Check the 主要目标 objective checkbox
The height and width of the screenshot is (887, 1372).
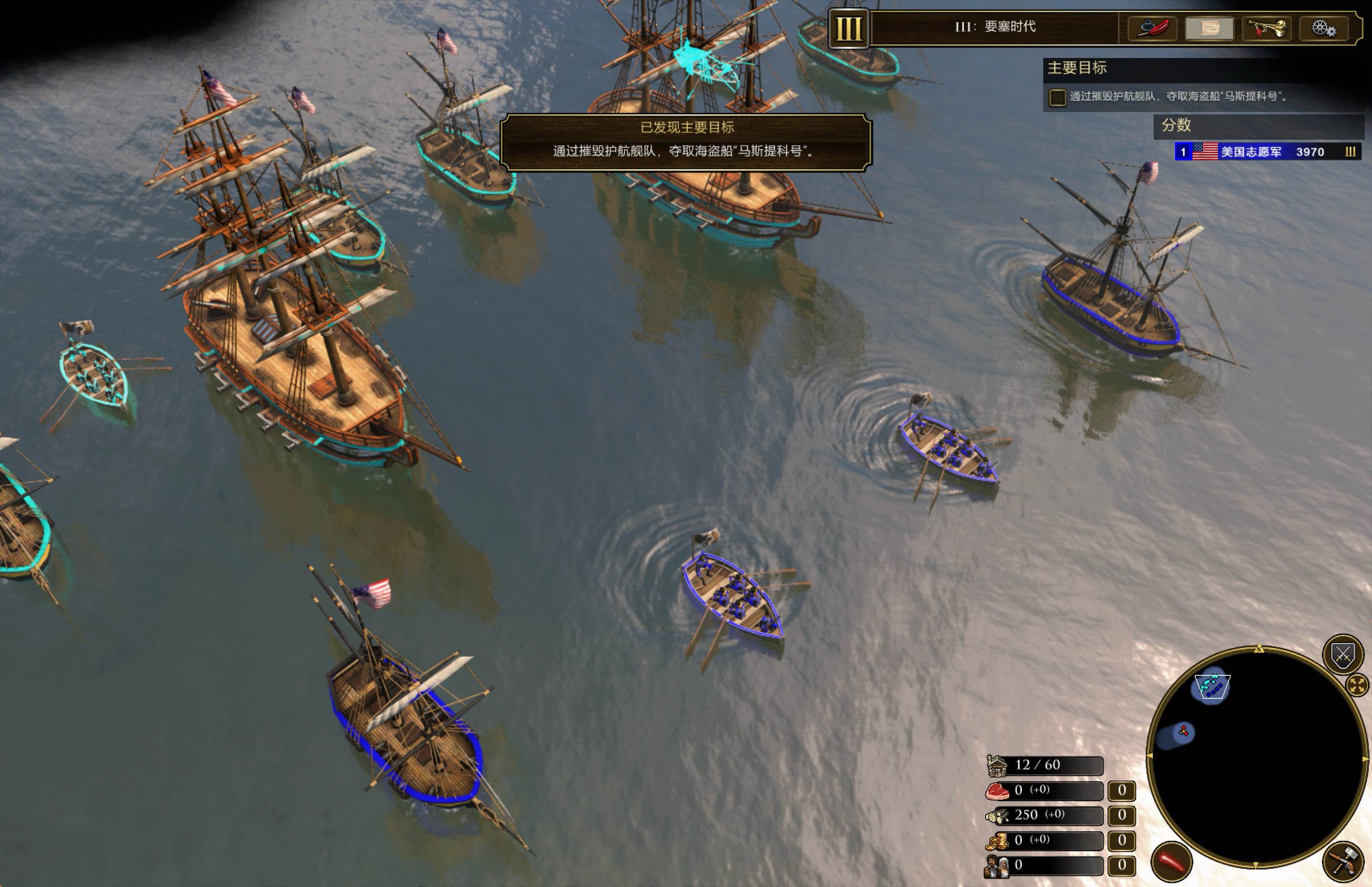pyautogui.click(x=1058, y=97)
